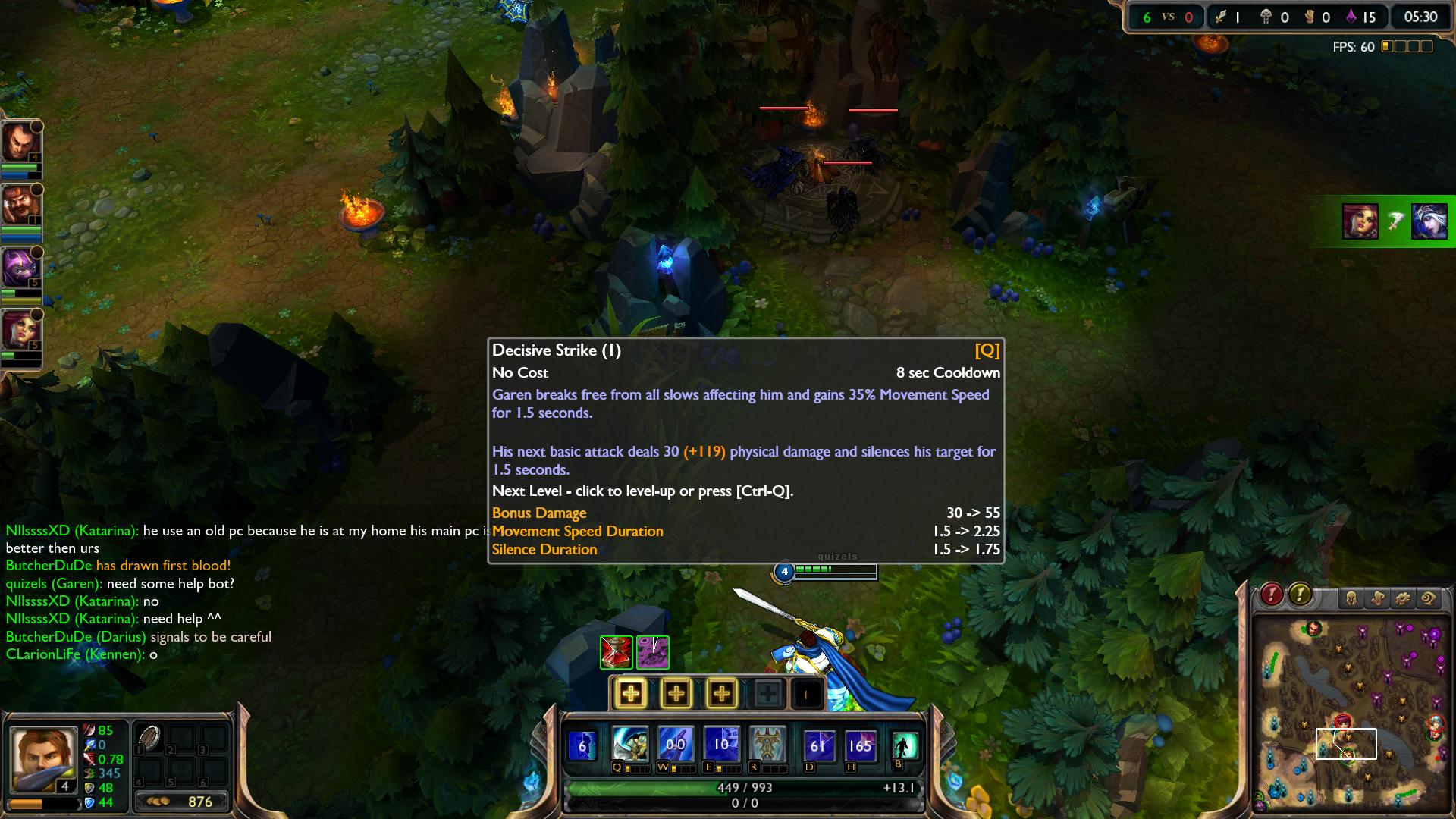Viewport: 1456px width, 819px height.
Task: Click the Garen passive ability icon
Action: (582, 745)
